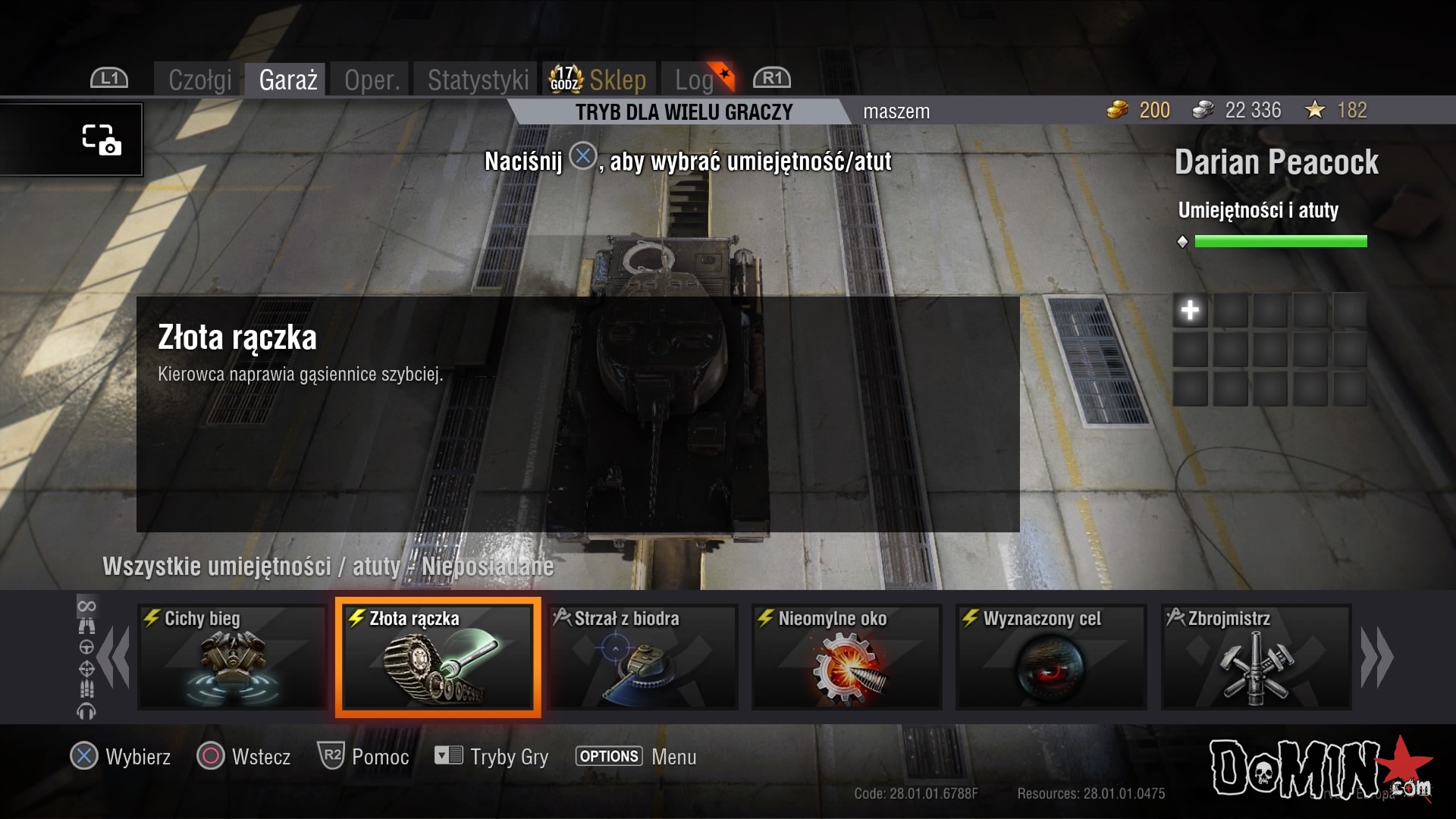The width and height of the screenshot is (1456, 819).
Task: Choose the steering wheel driver filter icon
Action: click(x=86, y=648)
